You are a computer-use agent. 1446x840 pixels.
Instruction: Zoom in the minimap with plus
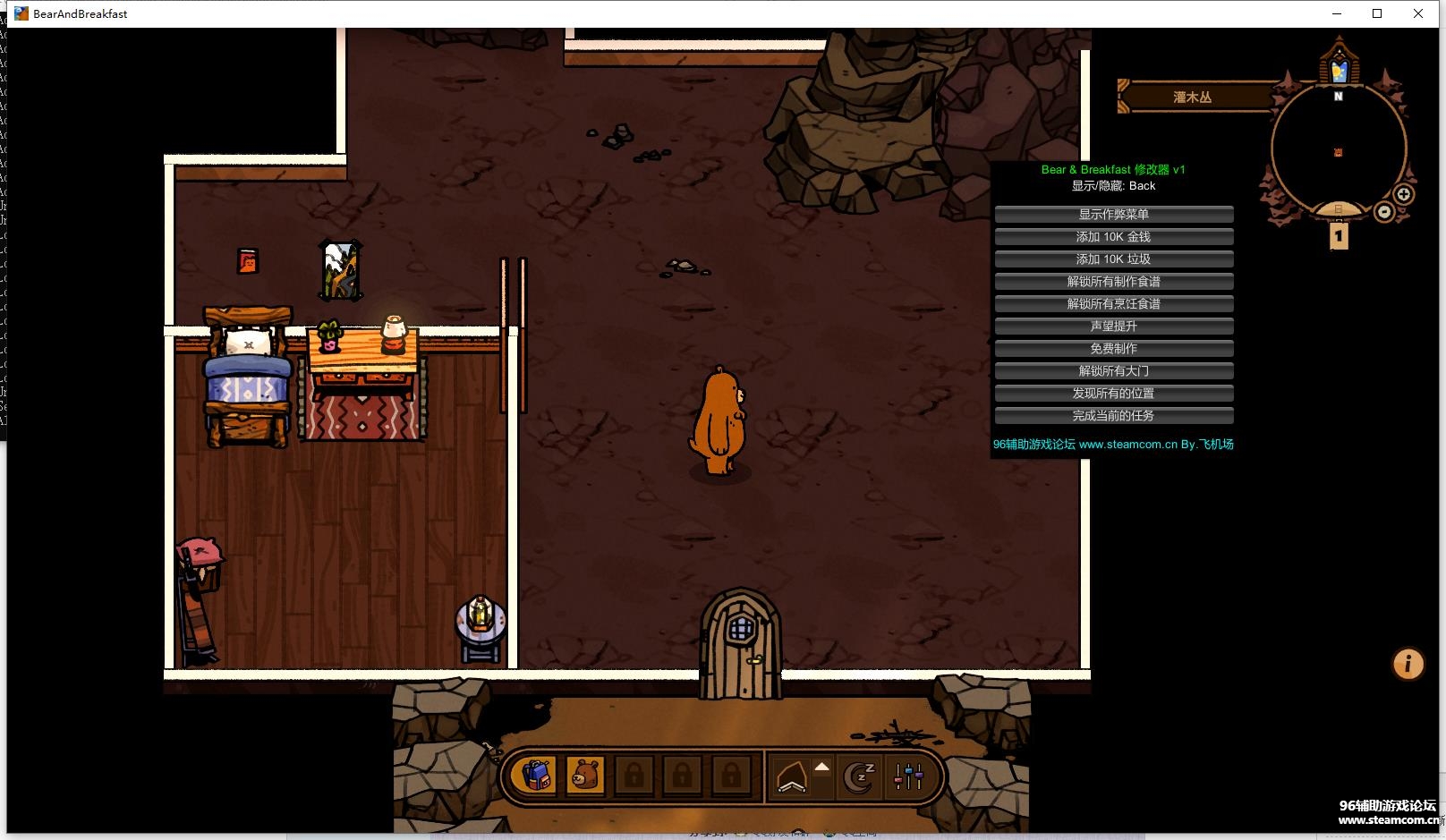(x=1404, y=194)
